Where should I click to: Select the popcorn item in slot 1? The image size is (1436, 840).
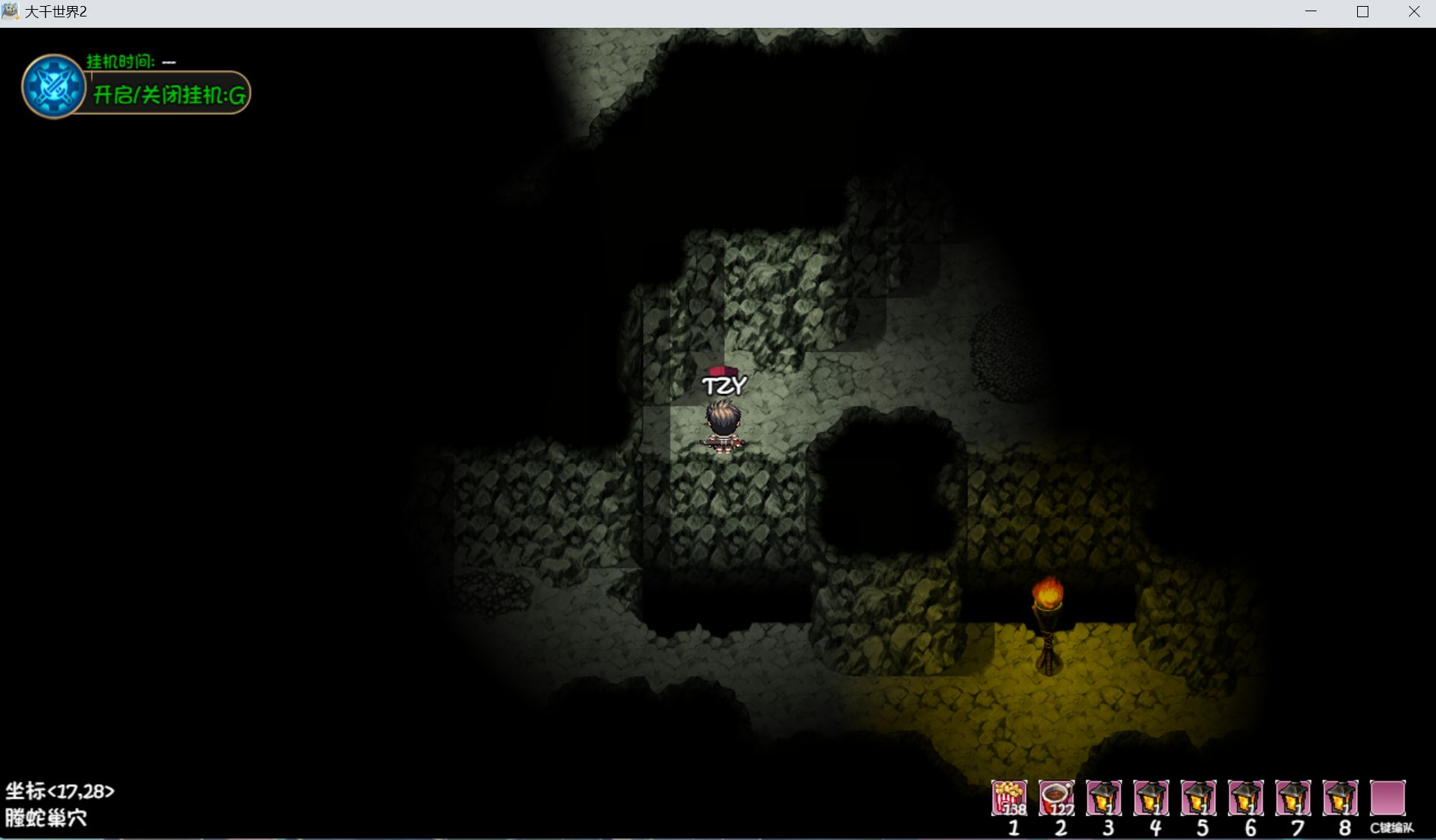pyautogui.click(x=1009, y=797)
